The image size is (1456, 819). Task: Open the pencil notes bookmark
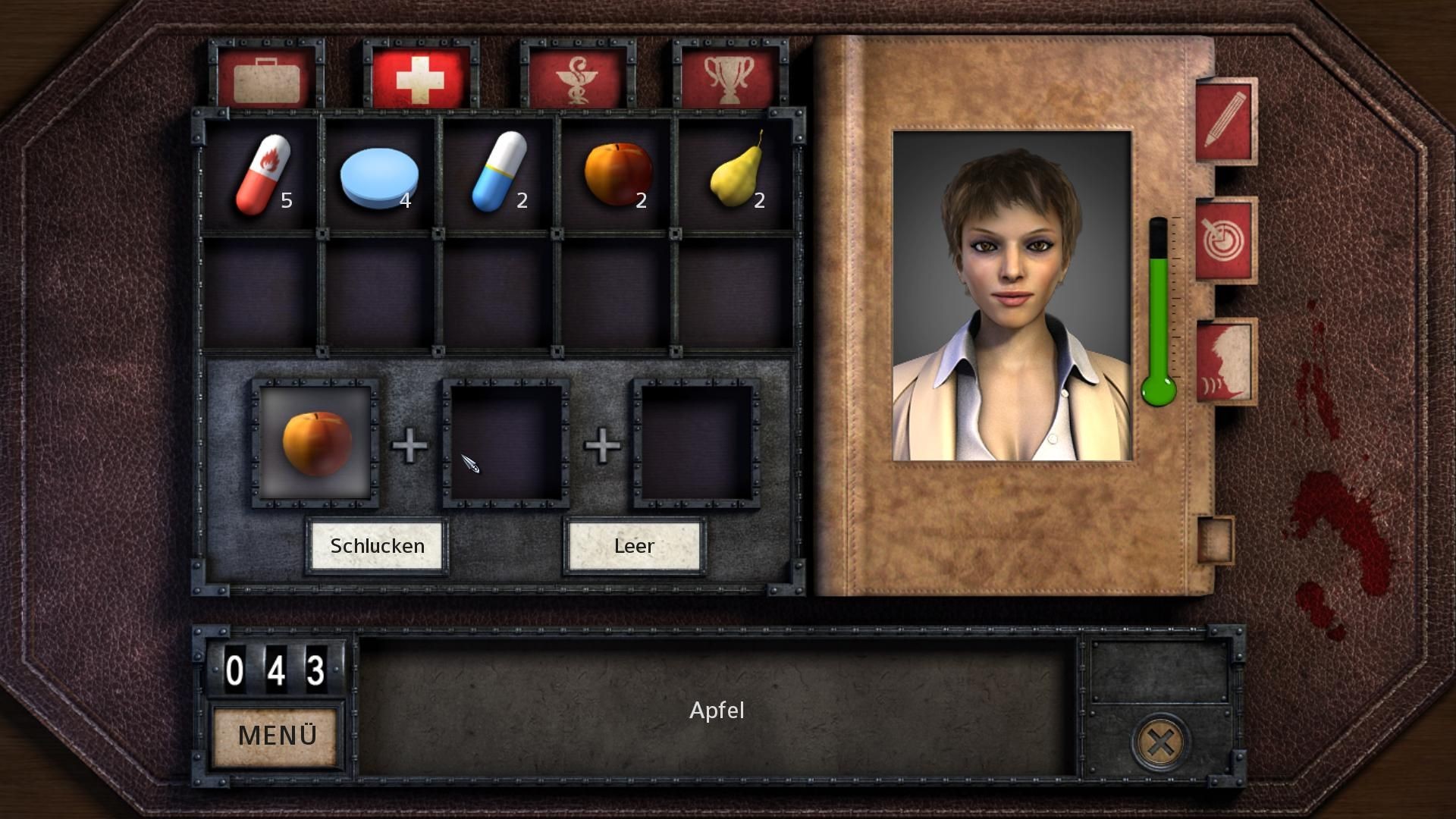coord(1225,121)
